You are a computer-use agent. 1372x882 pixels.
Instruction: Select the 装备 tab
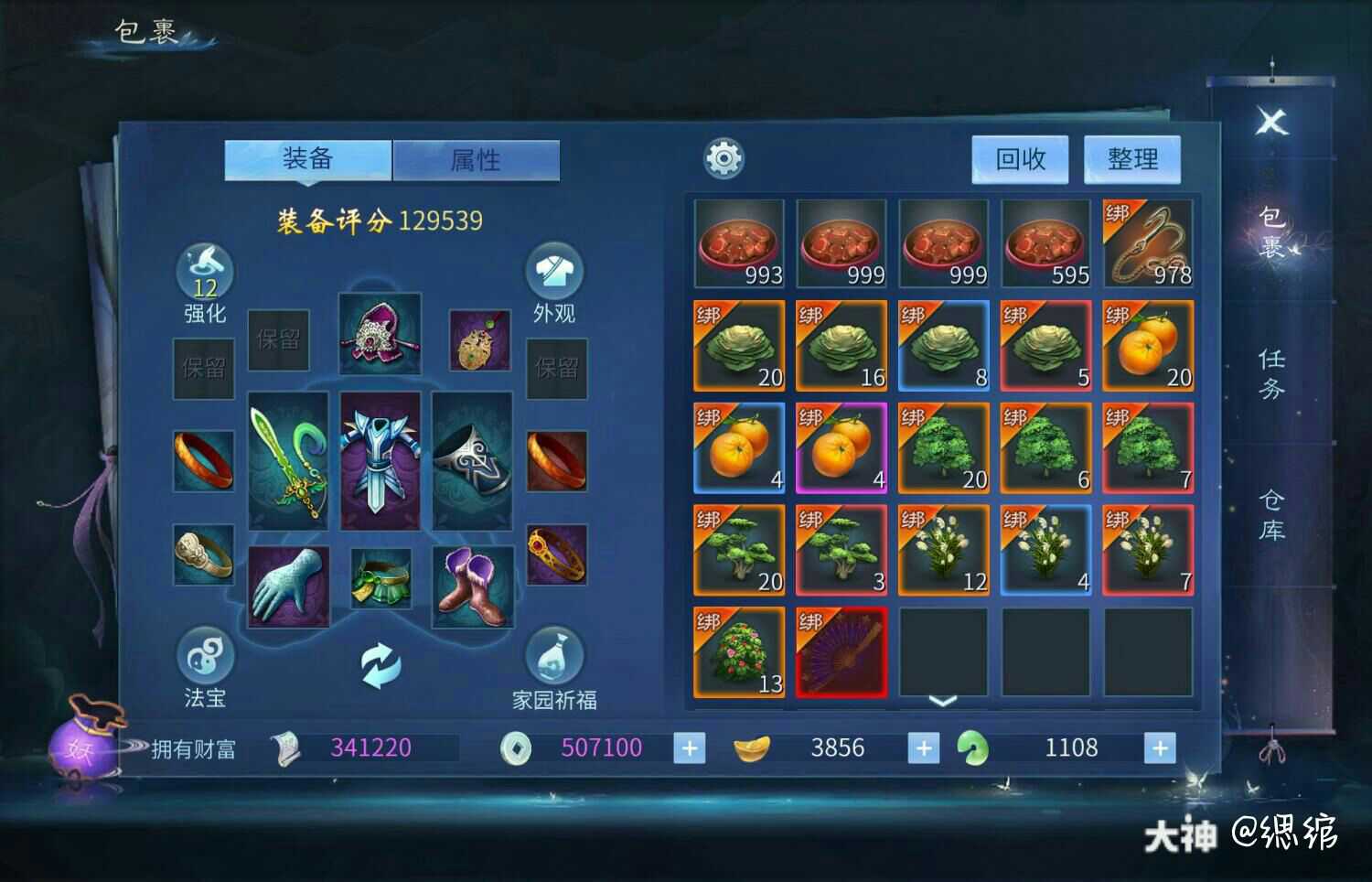pos(308,160)
